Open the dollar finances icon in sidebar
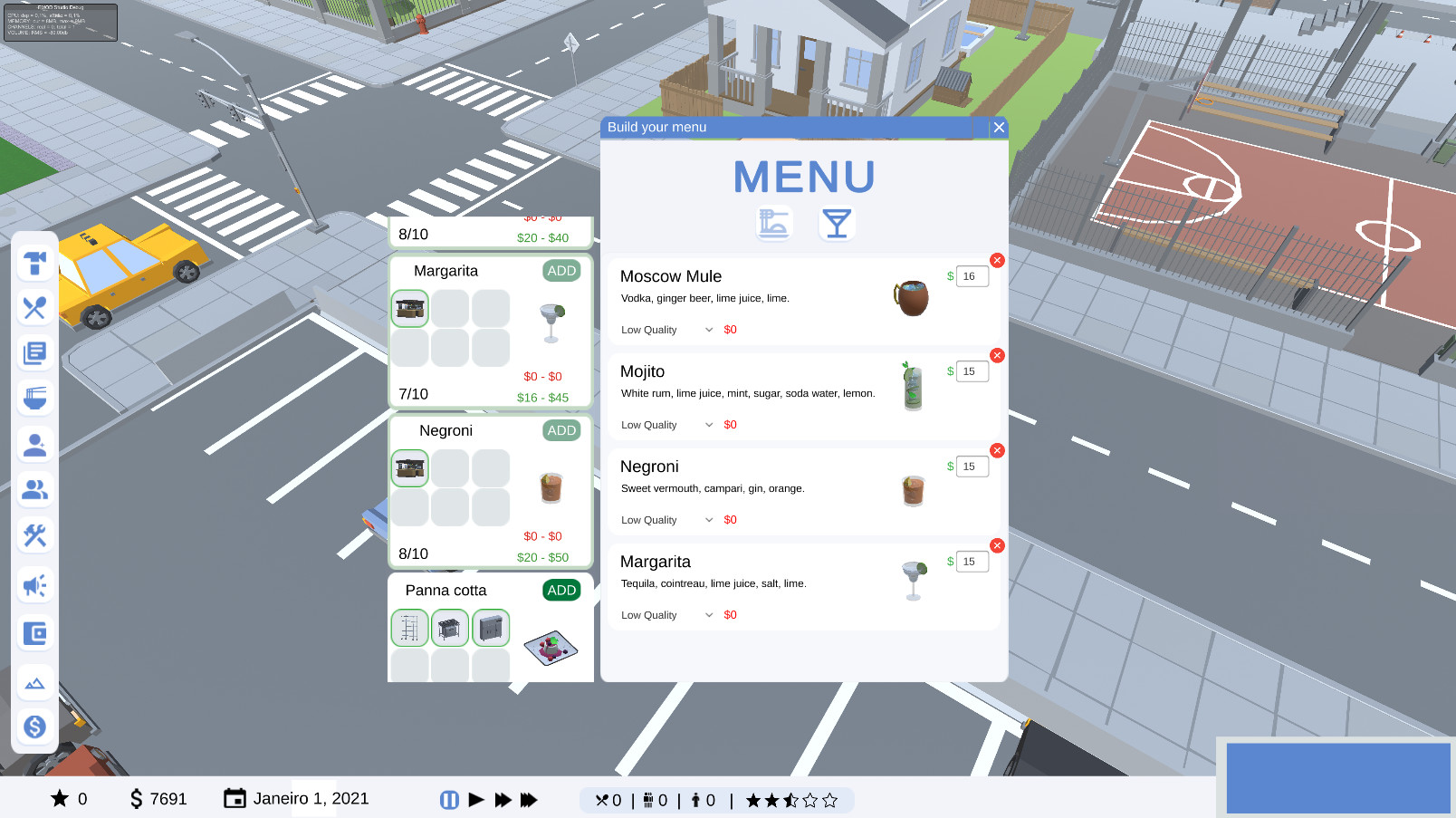This screenshot has height=818, width=1456. tap(34, 726)
